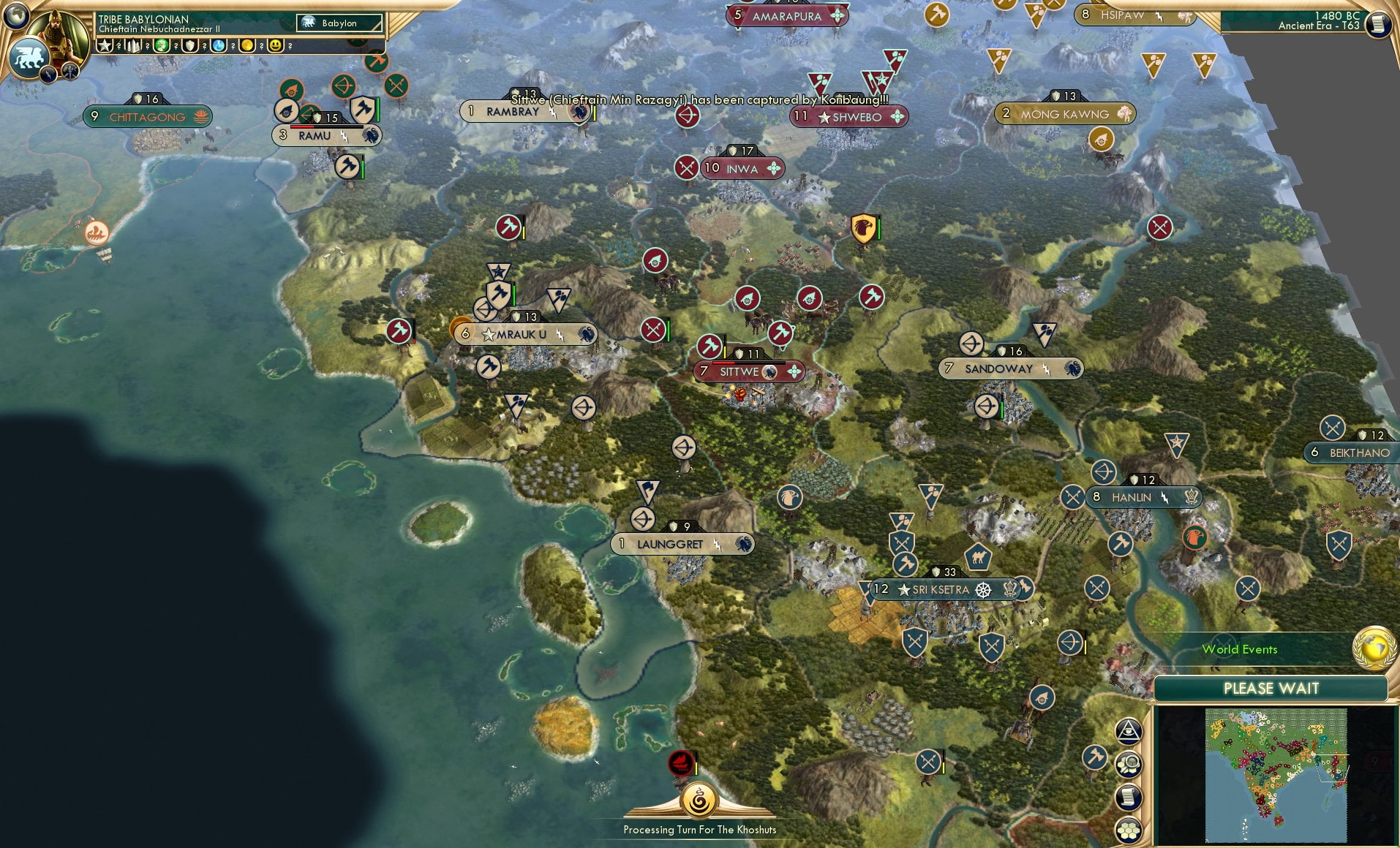Click the globe icon in upper-left corner
This screenshot has height=848, width=1400.
pos(15,15)
